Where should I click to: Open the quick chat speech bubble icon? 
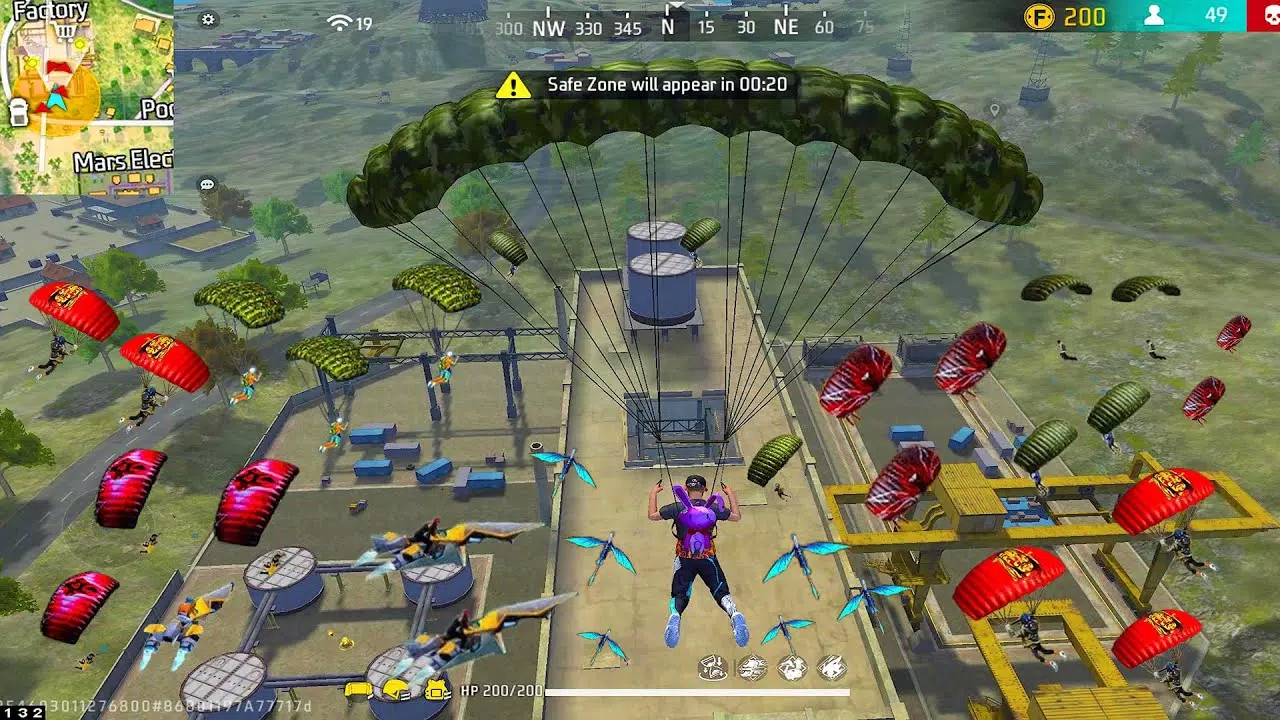(x=206, y=184)
